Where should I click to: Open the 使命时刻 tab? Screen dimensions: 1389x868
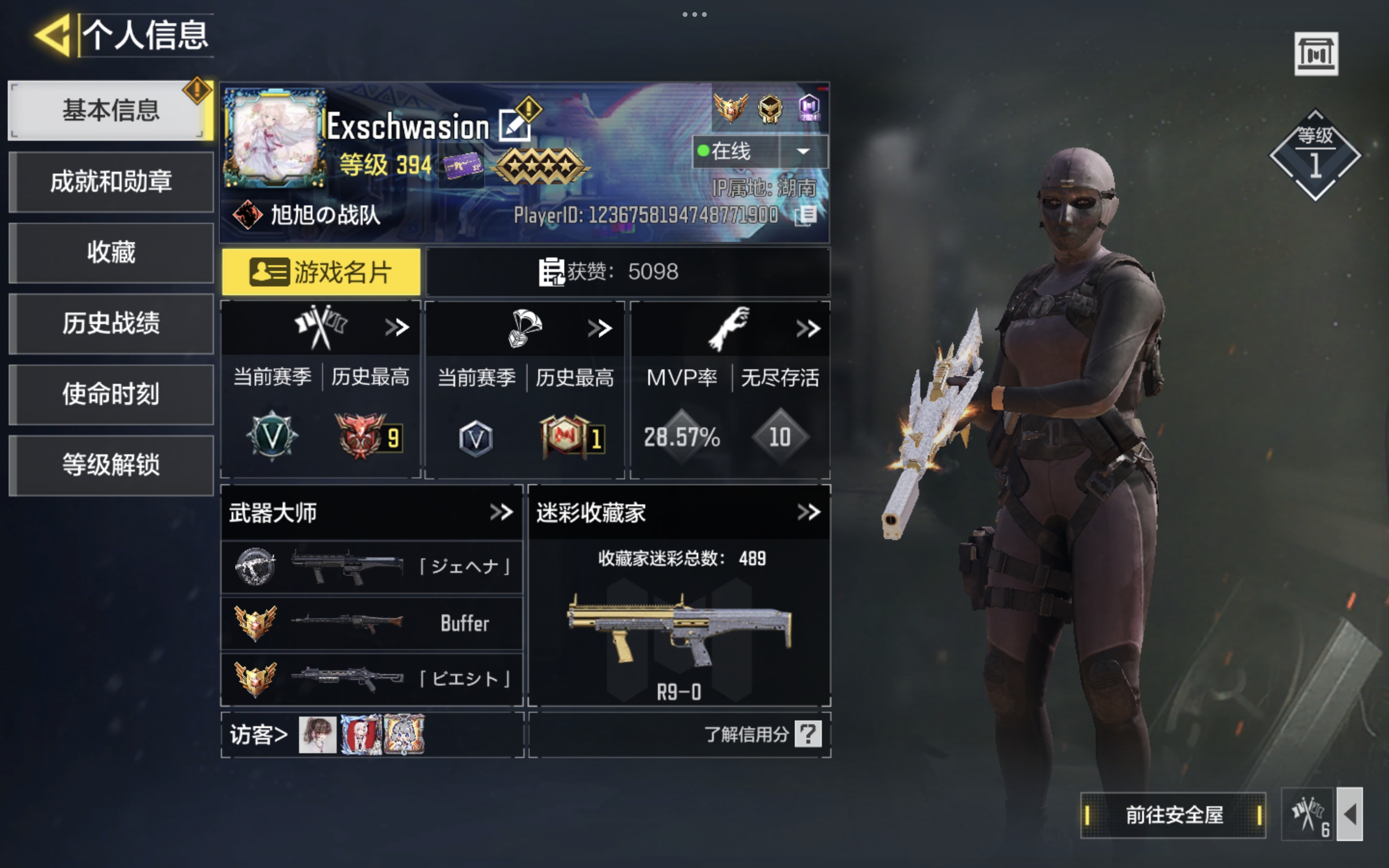(x=110, y=394)
